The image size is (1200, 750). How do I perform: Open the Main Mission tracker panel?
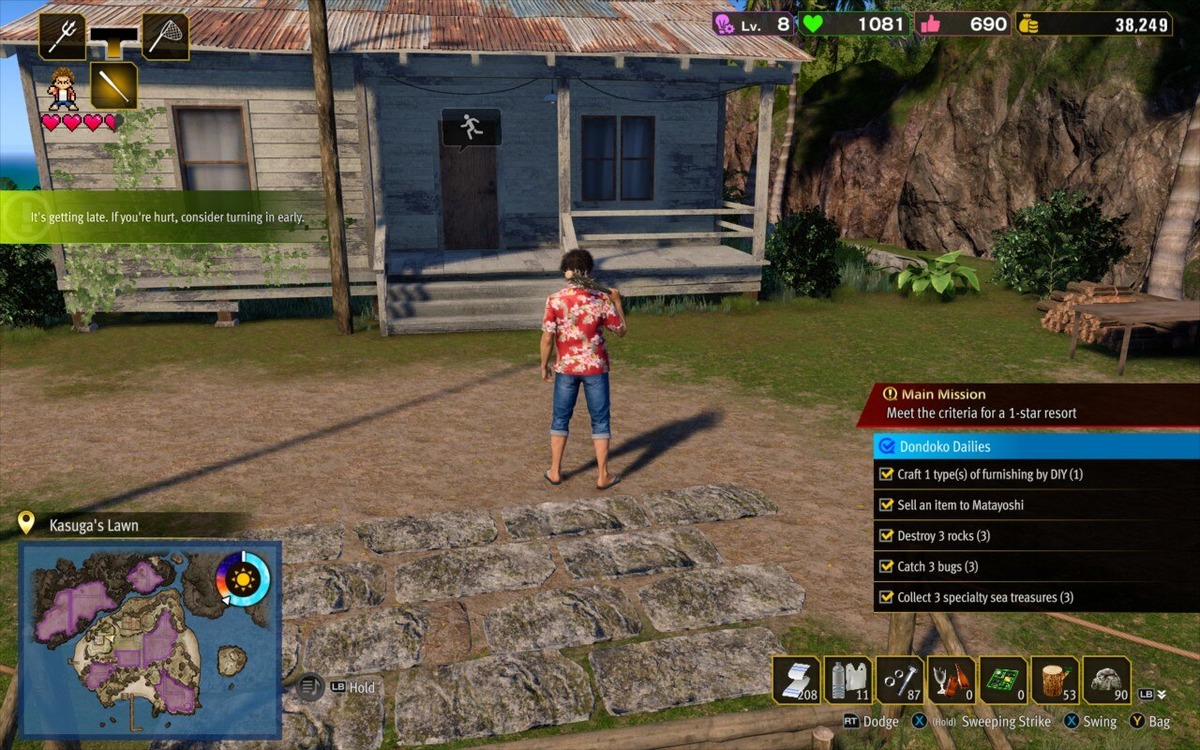pos(1028,403)
